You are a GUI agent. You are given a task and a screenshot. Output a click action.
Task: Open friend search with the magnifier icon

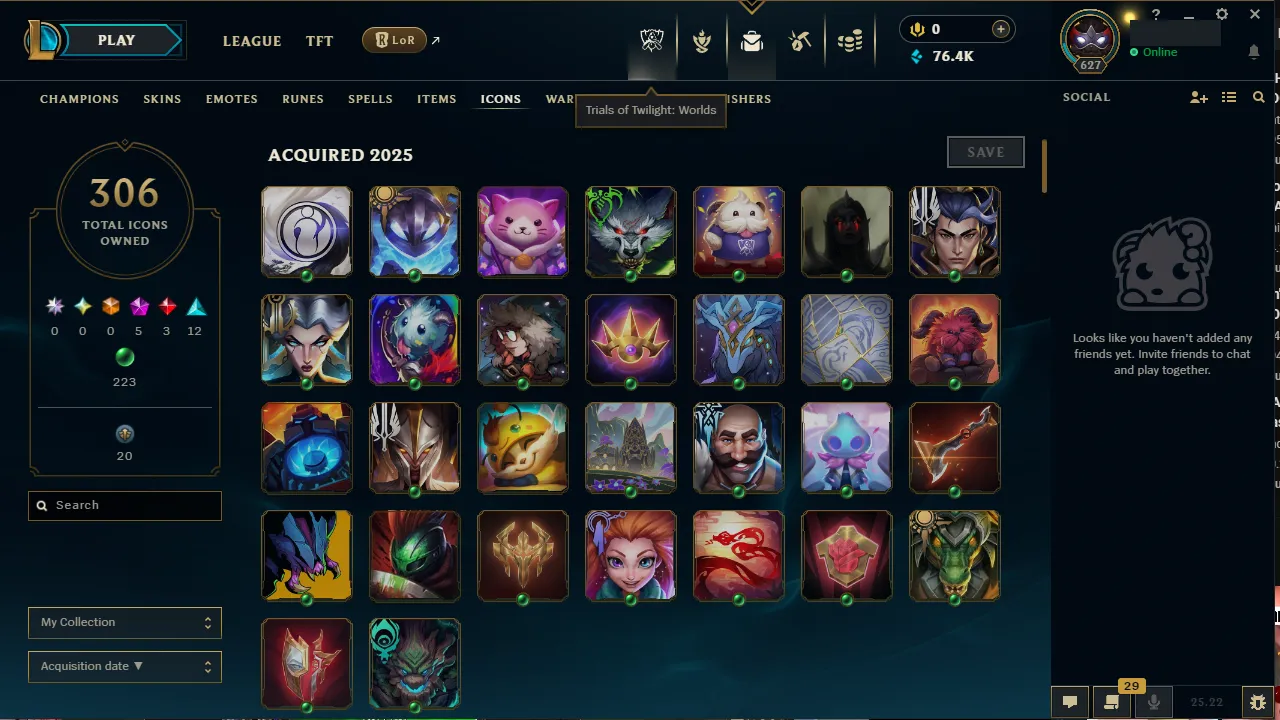pyautogui.click(x=1258, y=97)
